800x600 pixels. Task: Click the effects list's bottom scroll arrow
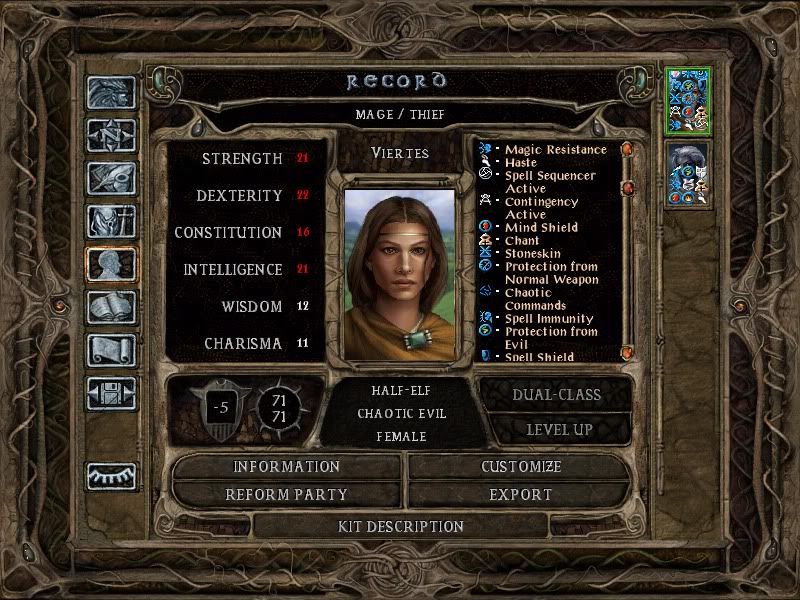[x=627, y=352]
